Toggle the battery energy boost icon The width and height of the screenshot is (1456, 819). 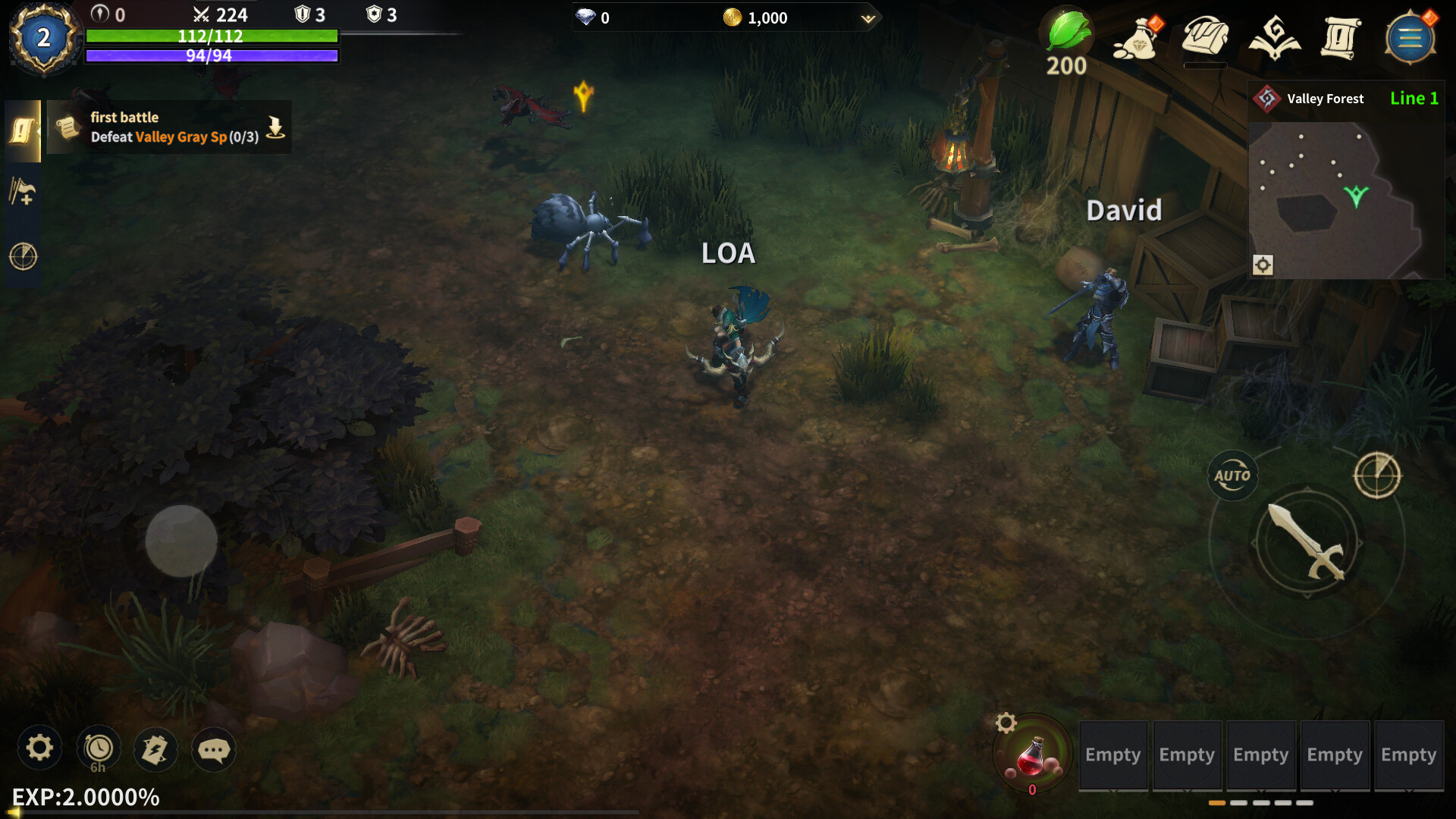tap(156, 749)
